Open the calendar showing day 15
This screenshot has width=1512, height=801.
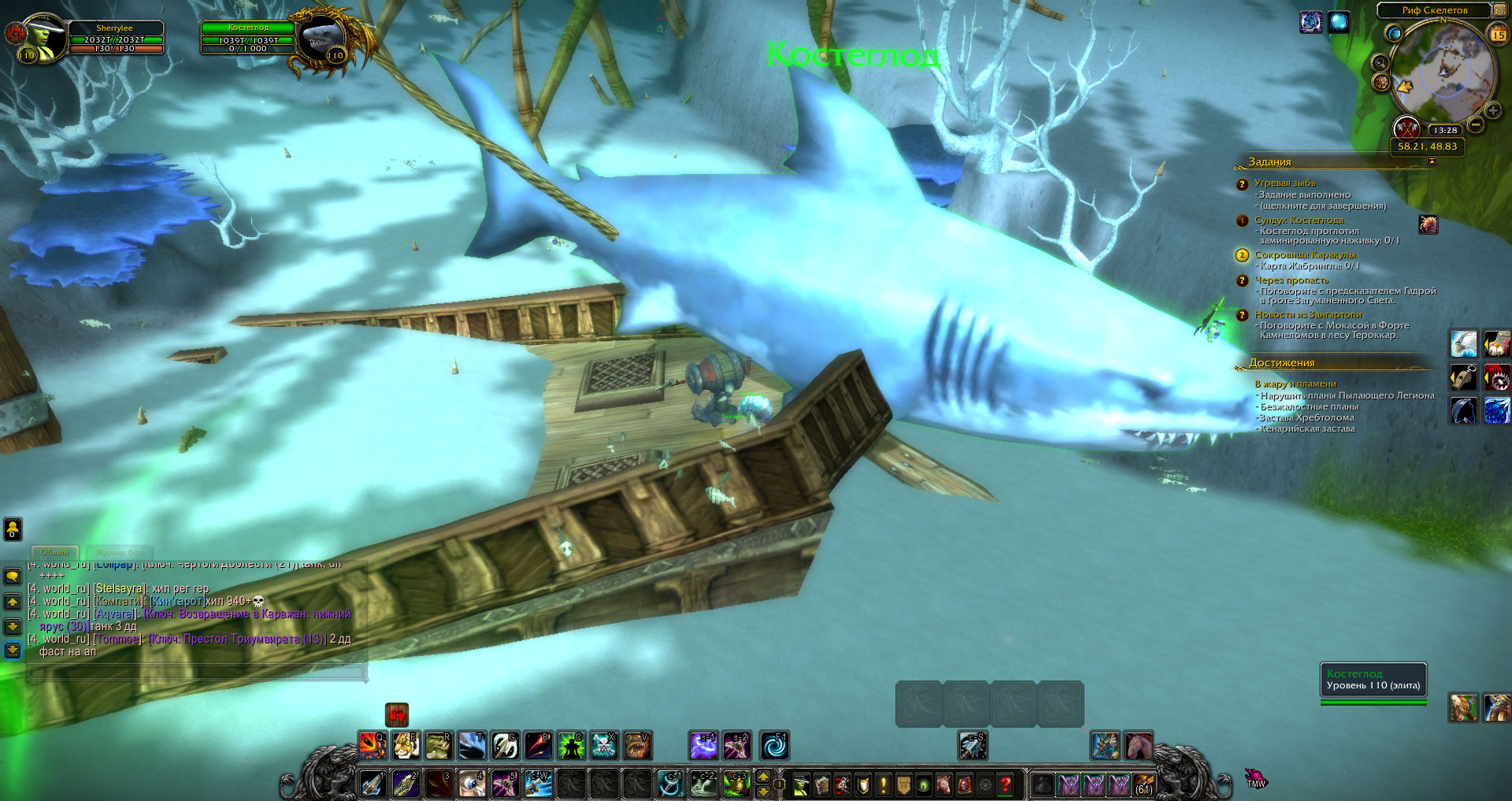click(1498, 34)
